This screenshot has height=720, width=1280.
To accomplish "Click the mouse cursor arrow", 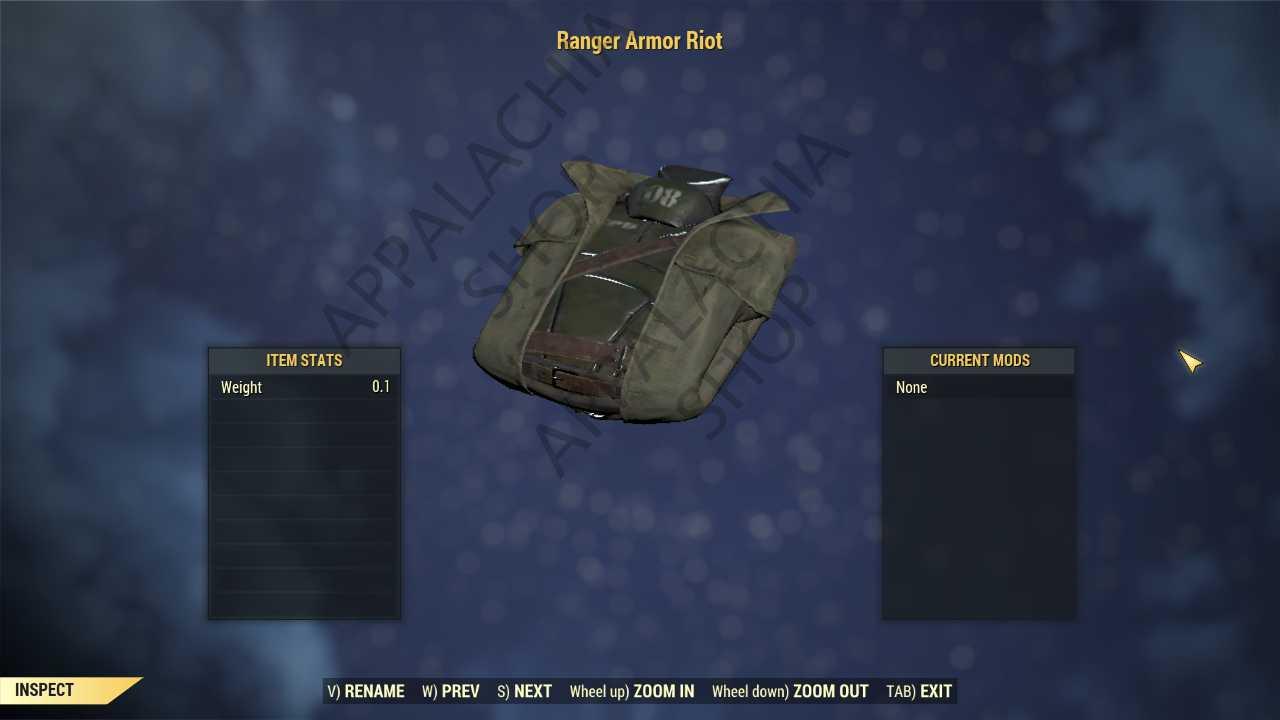I will [1190, 362].
